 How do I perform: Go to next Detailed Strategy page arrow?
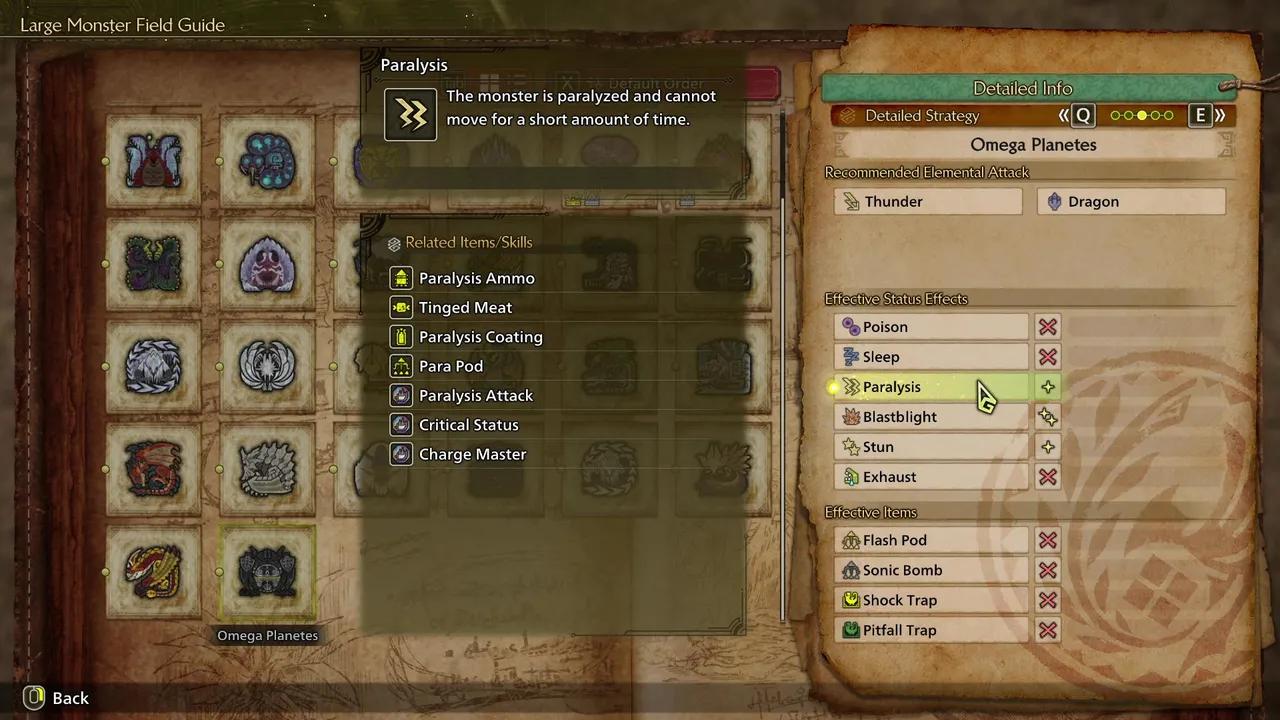pos(1206,116)
